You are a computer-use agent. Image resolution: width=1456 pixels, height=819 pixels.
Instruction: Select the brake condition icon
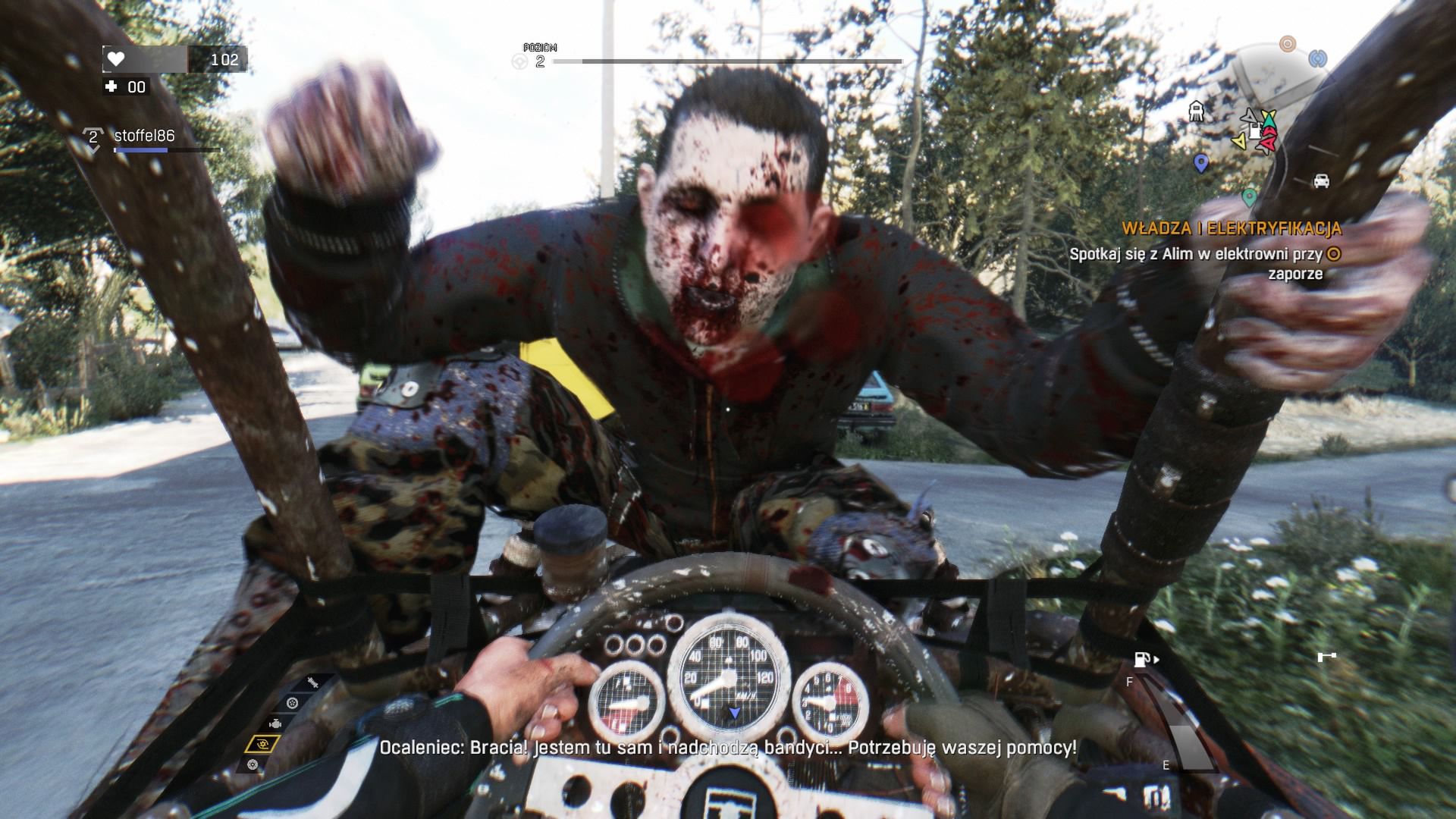tap(252, 764)
